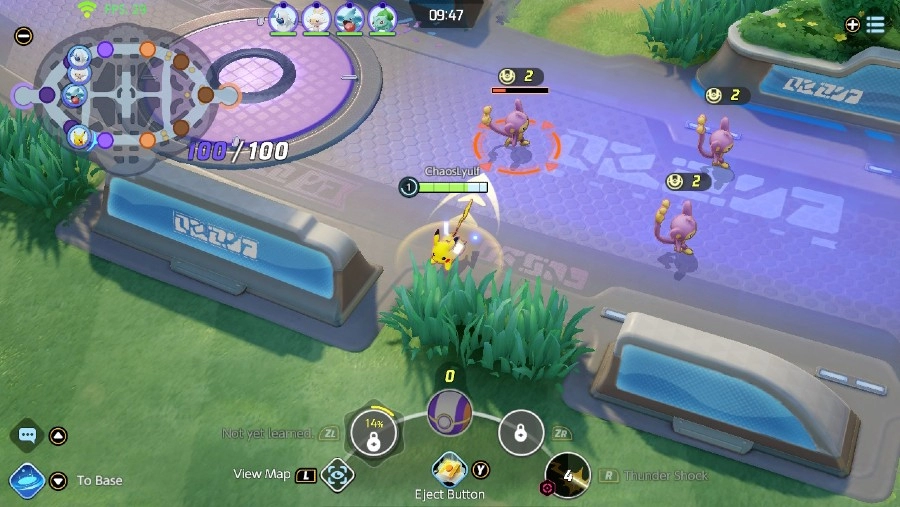
Task: Select the locked move slot showing 14%
Action: tap(373, 433)
